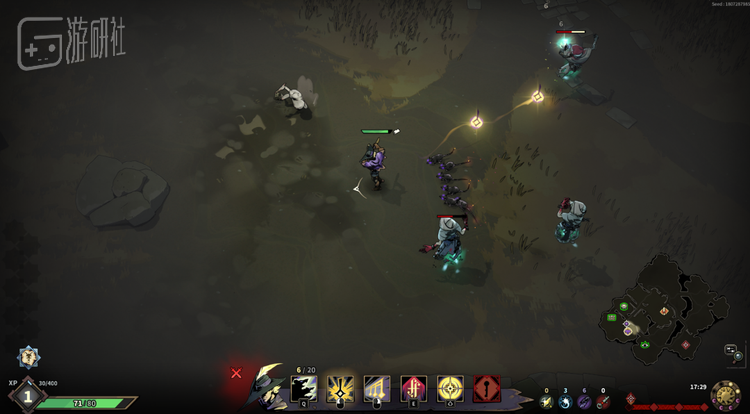The width and height of the screenshot is (750, 414).
Task: Click the red sword resource icon
Action: (x=602, y=402)
